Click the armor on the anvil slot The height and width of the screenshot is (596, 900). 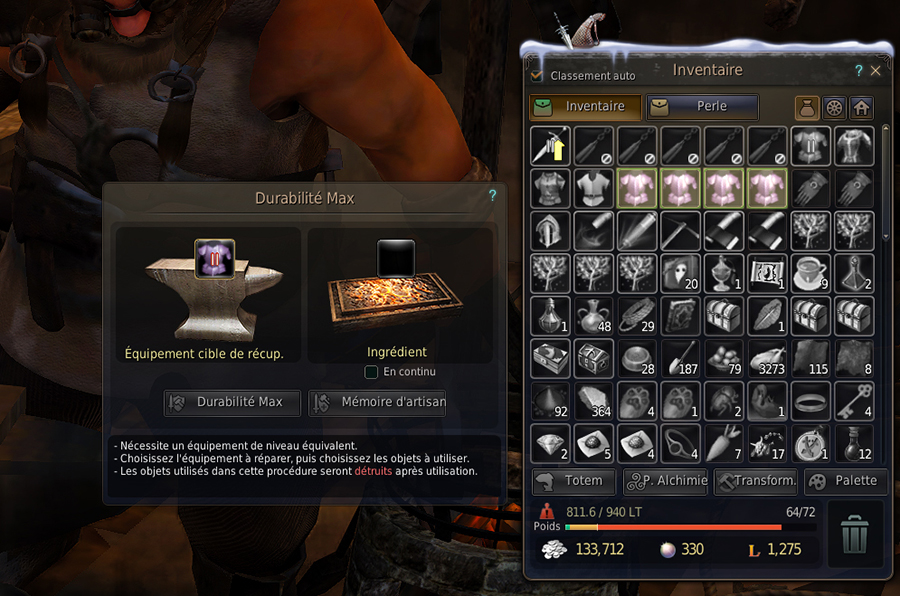point(215,258)
